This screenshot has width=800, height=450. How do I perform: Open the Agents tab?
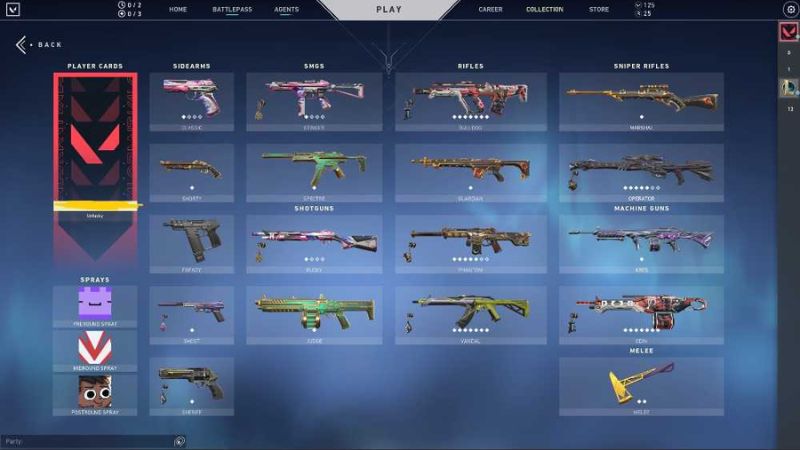pos(287,10)
